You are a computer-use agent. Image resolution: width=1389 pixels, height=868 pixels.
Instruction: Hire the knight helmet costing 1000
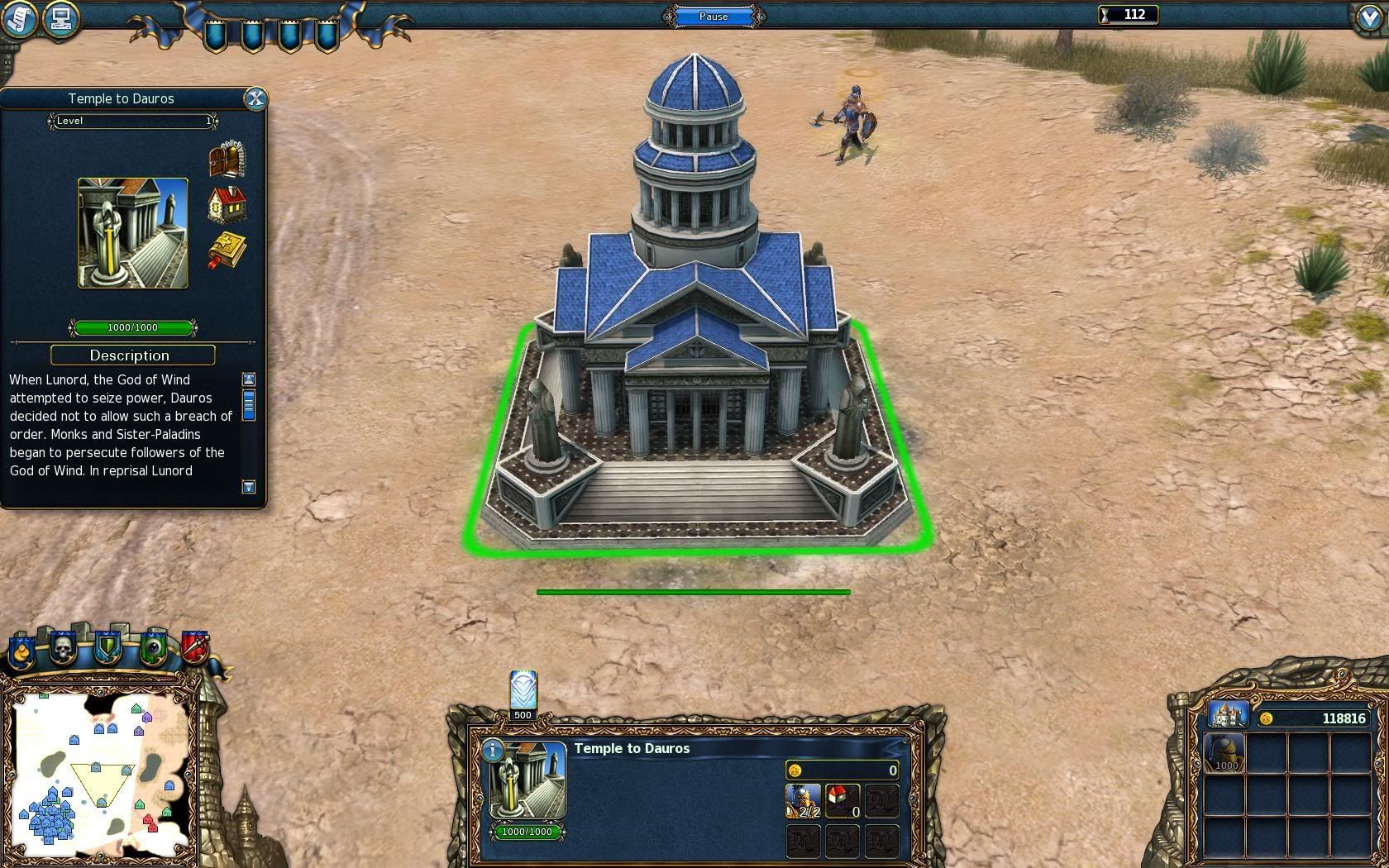tap(1225, 751)
